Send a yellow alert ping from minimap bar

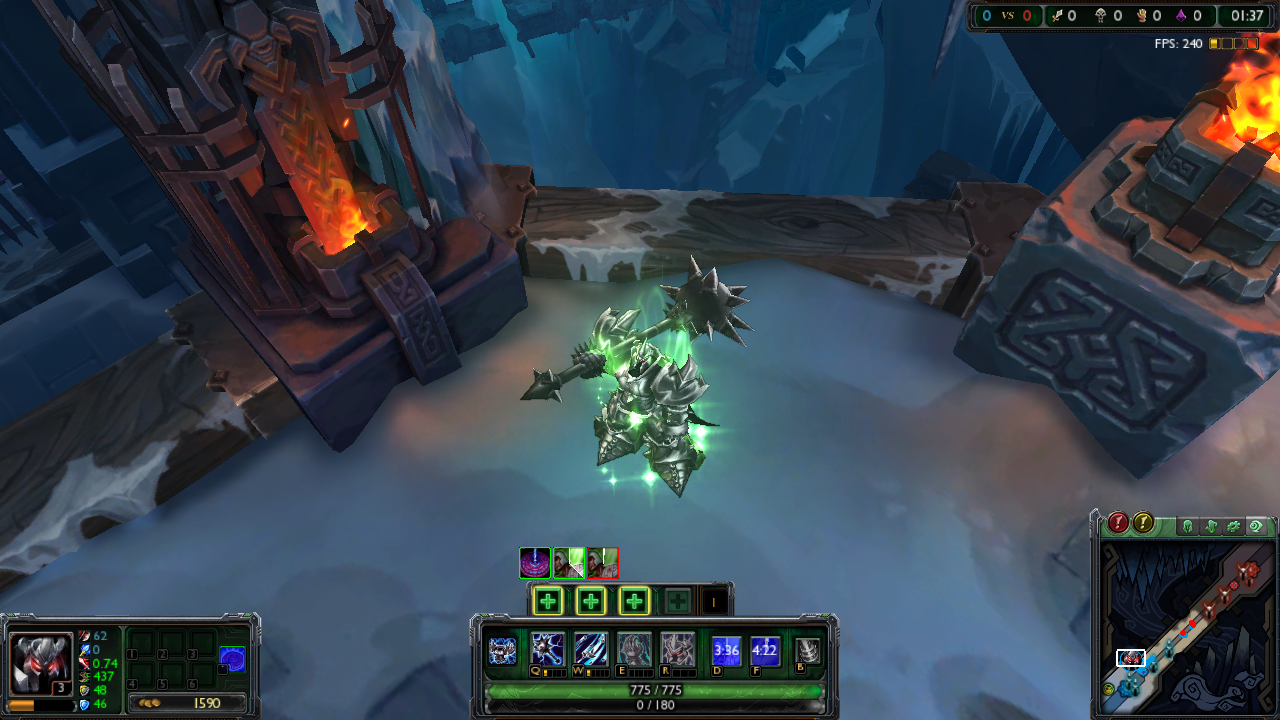(1143, 524)
